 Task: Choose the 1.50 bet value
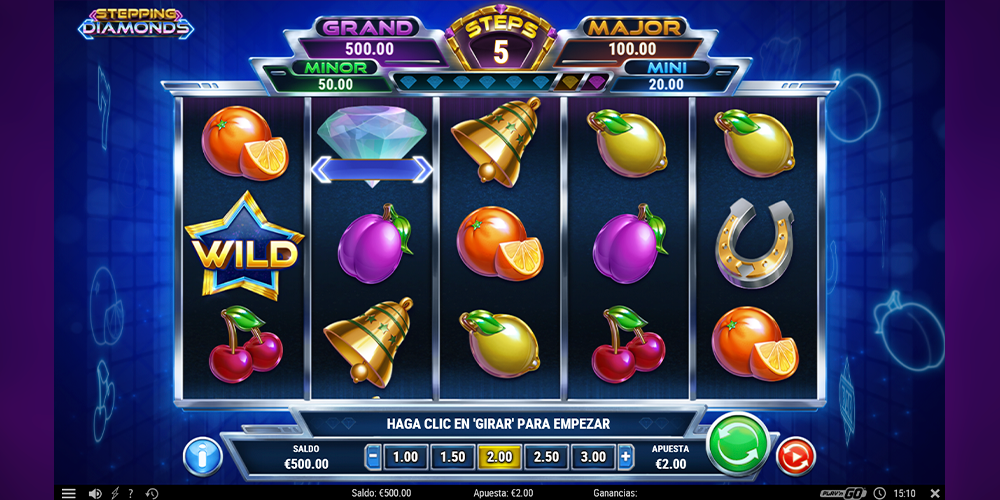pos(452,457)
